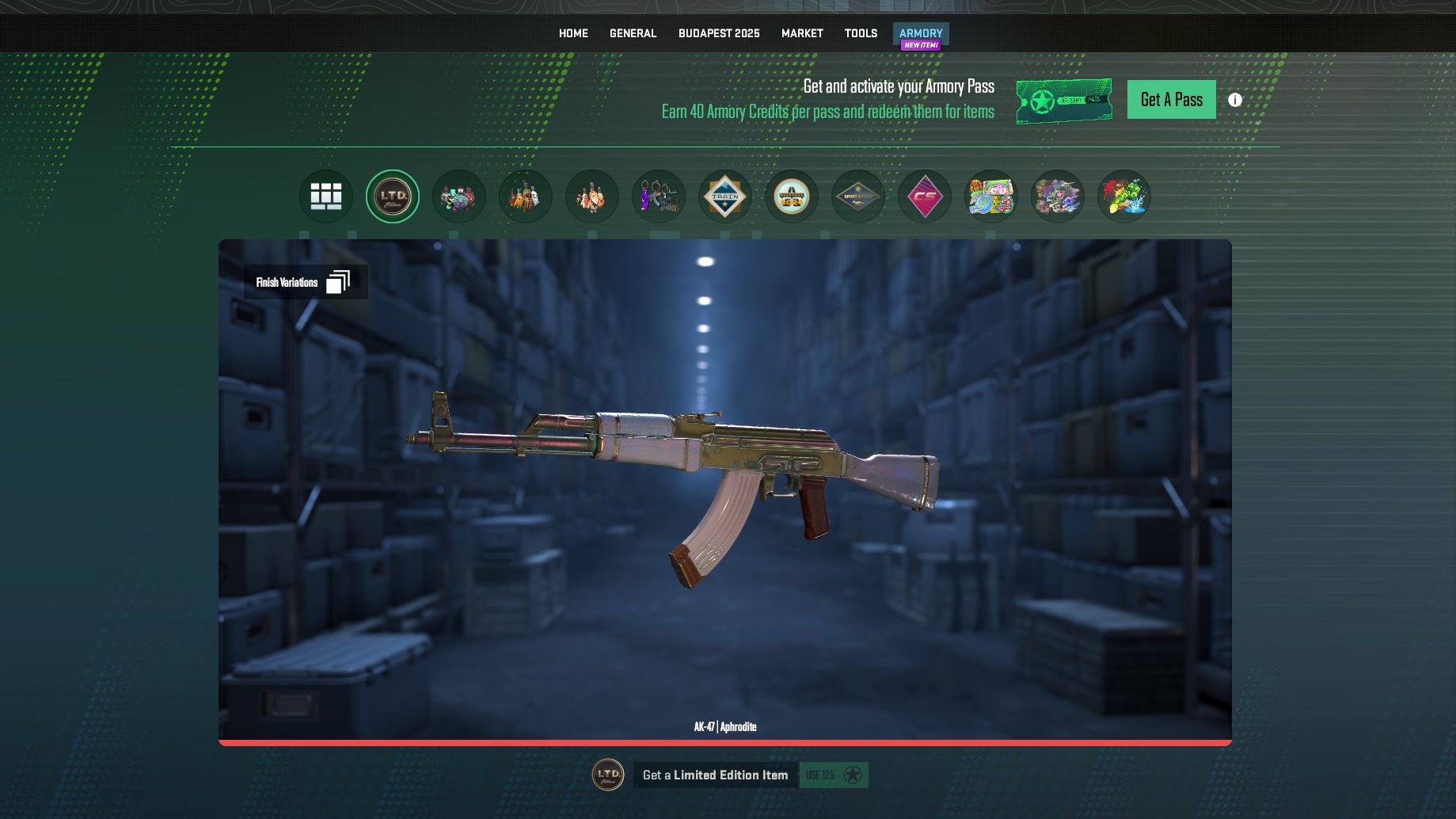Screen dimensions: 1456x819
Task: Expand the purple swirl capsule collection
Action: point(1057,196)
